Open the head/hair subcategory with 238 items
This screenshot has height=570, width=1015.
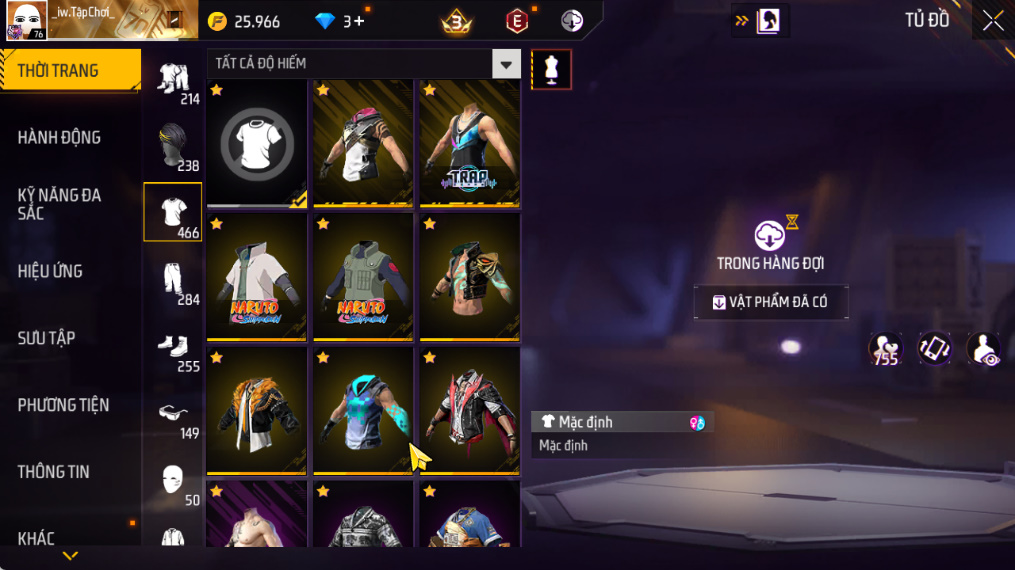[173, 145]
